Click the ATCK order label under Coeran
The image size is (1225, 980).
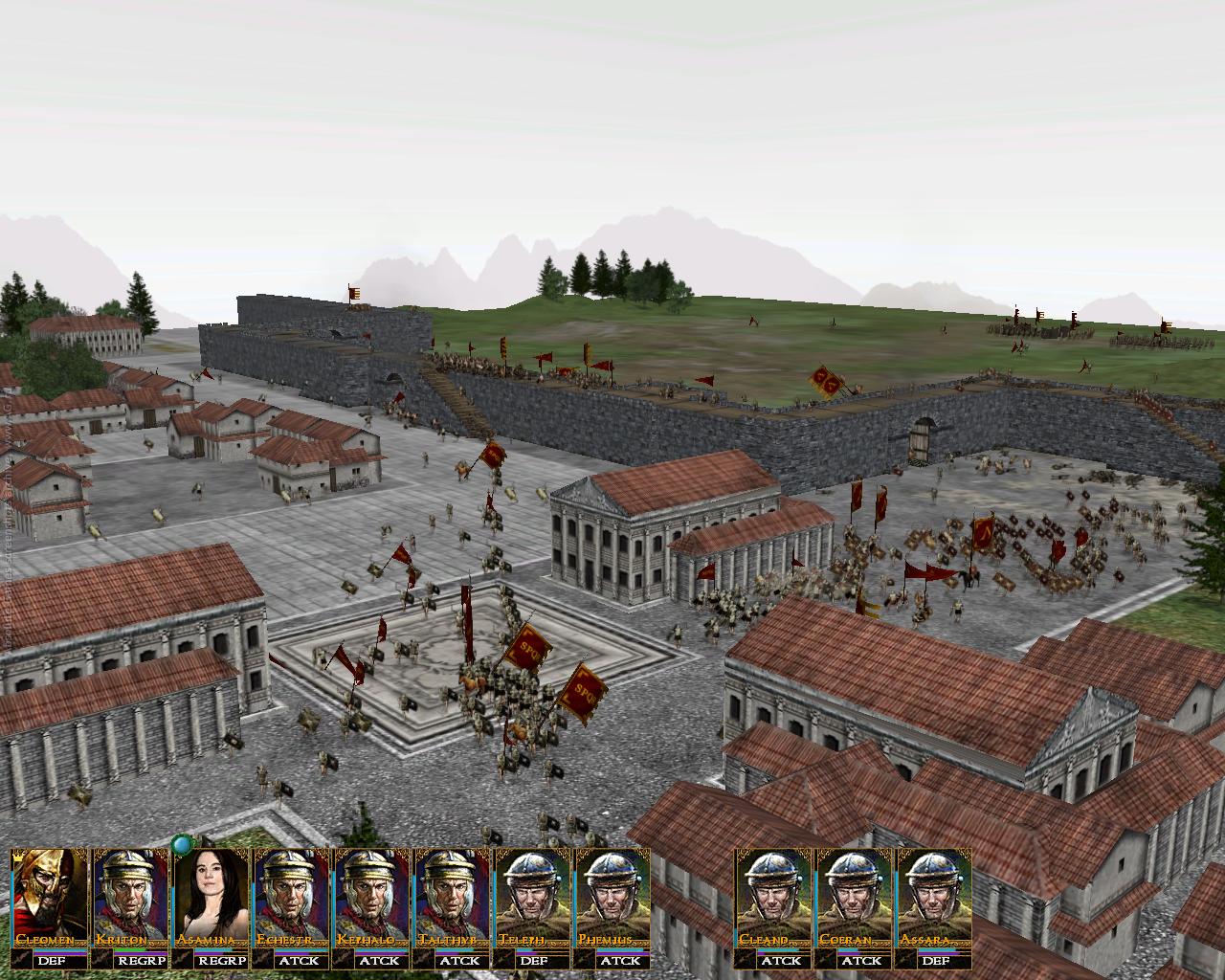854,961
